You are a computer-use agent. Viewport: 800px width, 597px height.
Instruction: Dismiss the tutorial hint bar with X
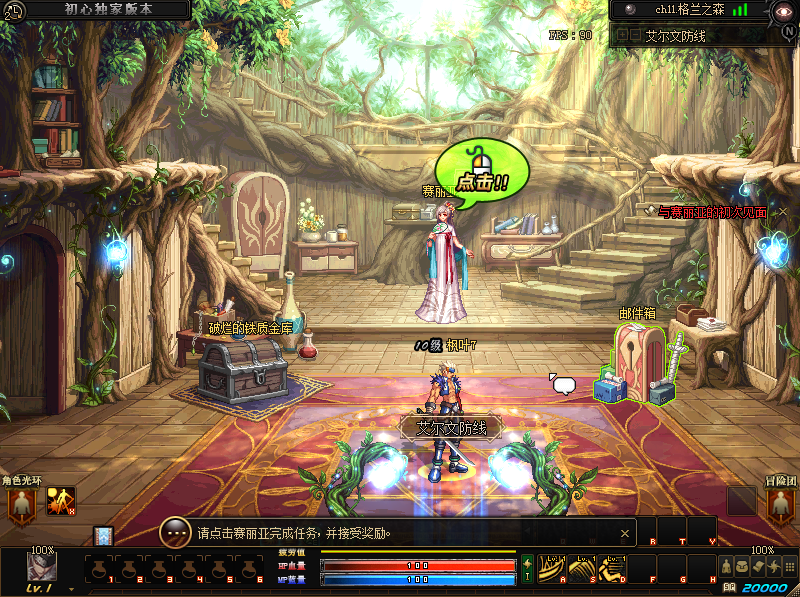[x=625, y=534]
